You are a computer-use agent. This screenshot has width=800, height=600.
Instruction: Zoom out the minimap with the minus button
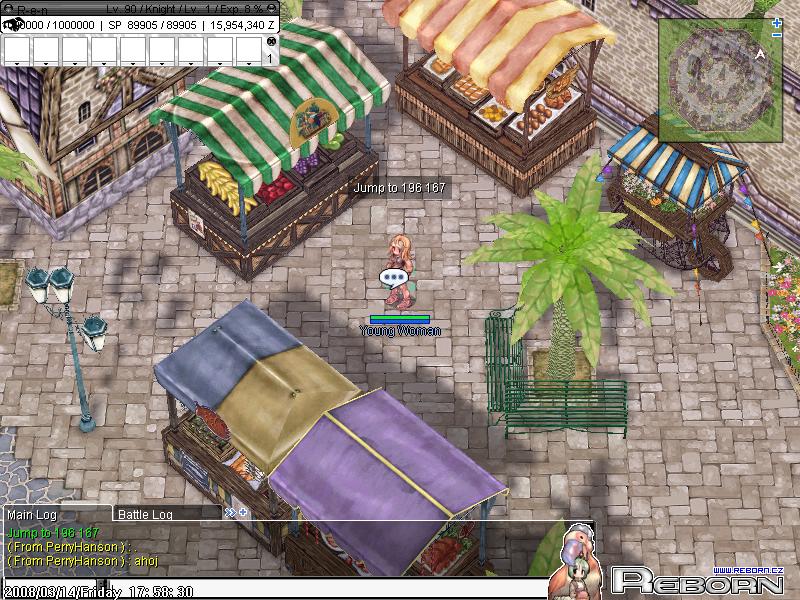[777, 35]
